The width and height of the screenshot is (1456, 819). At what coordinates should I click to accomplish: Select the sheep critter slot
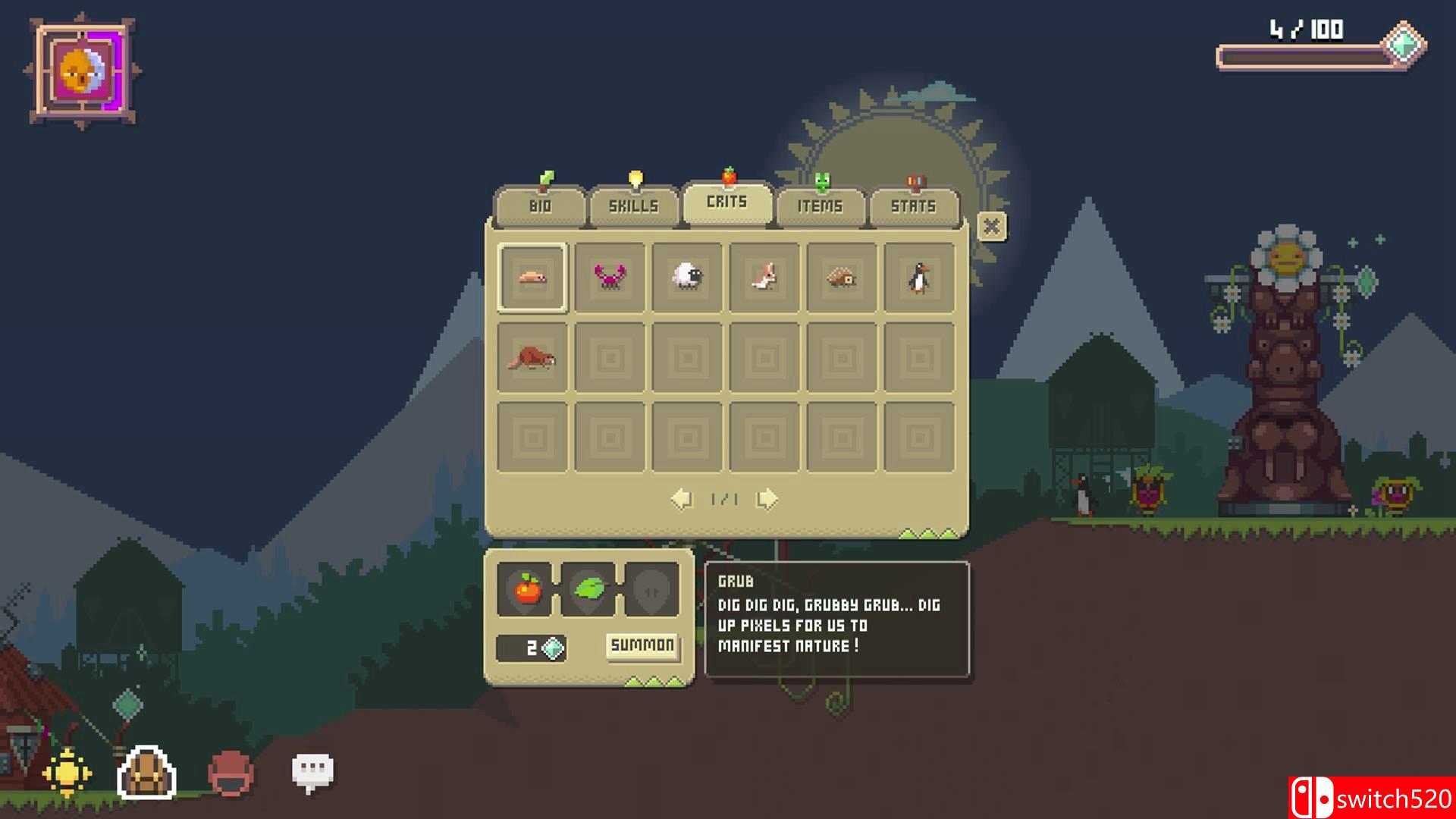tap(687, 278)
